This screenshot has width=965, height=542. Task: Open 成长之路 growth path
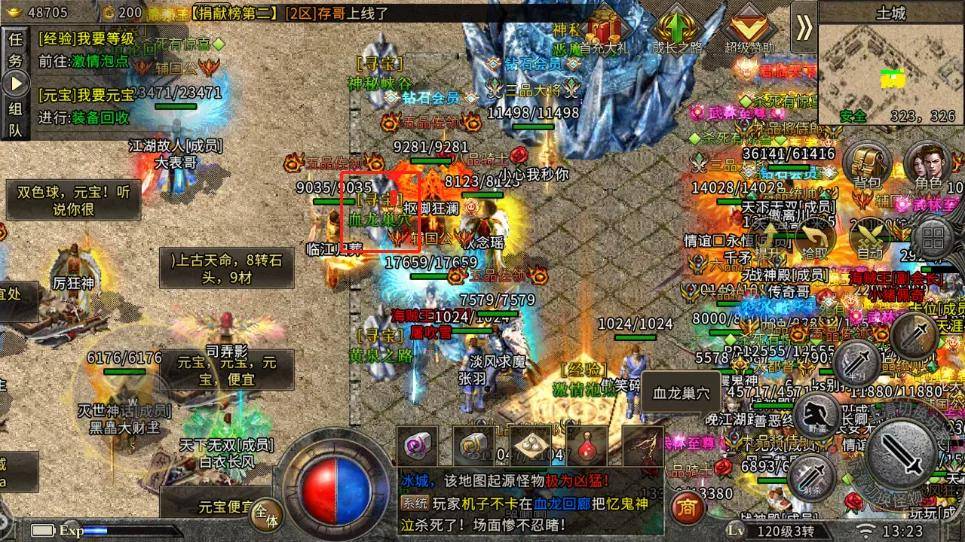[x=677, y=28]
